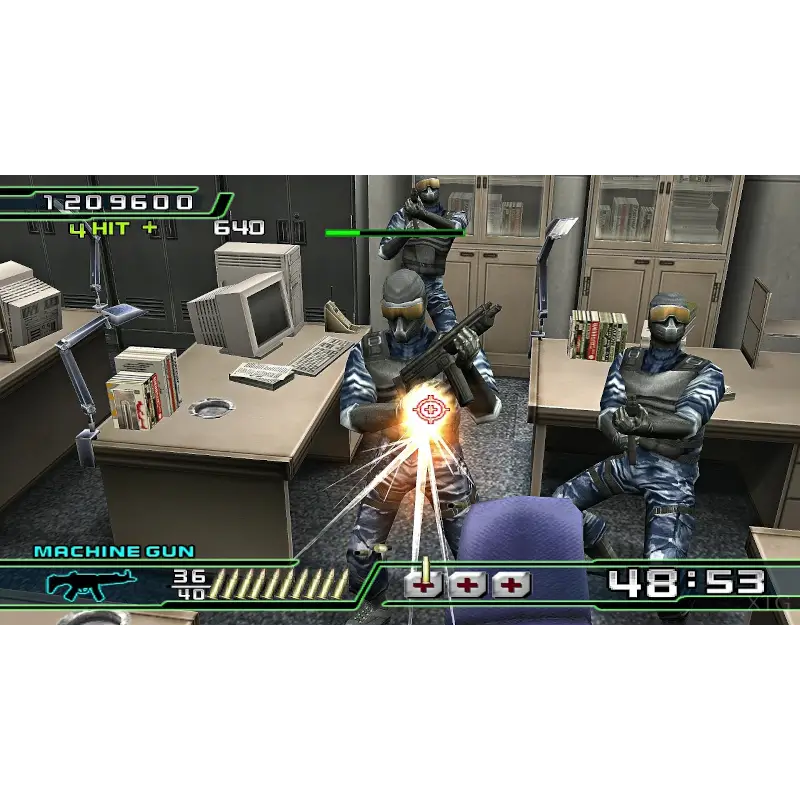Select the machine gun weapon icon
This screenshot has height=800, width=800.
(x=91, y=584)
